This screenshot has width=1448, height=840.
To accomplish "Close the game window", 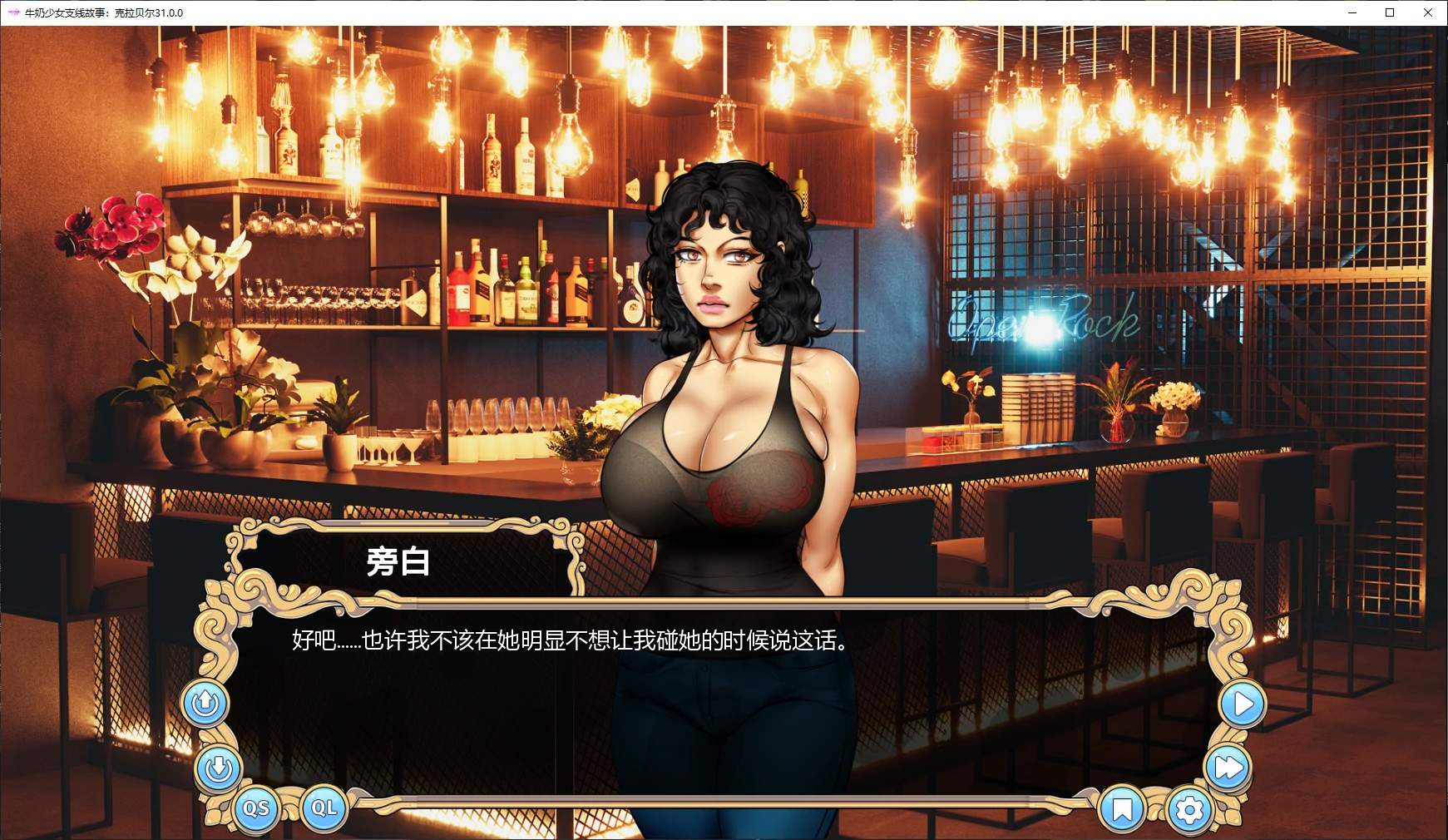I will tap(1427, 12).
